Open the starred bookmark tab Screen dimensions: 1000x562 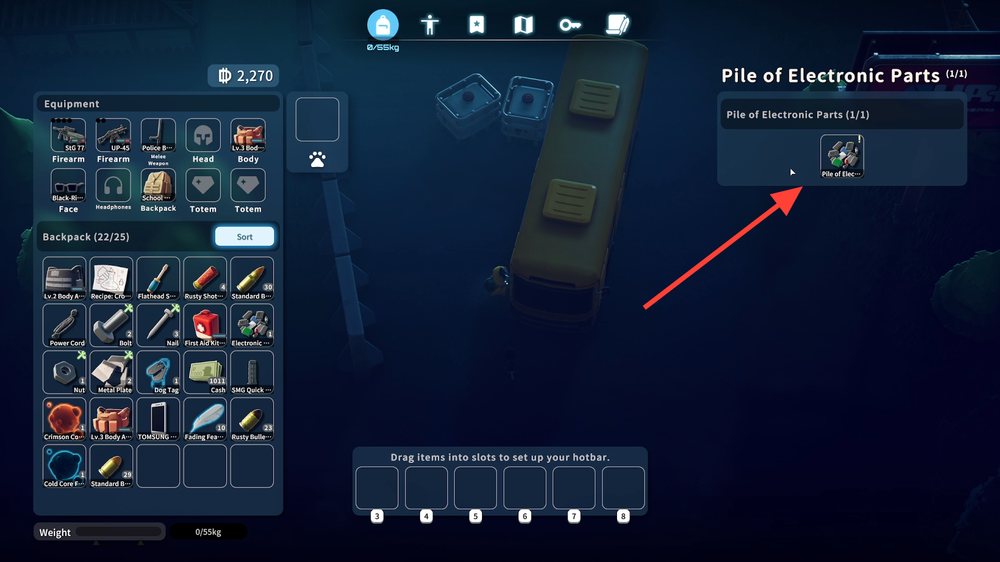477,25
